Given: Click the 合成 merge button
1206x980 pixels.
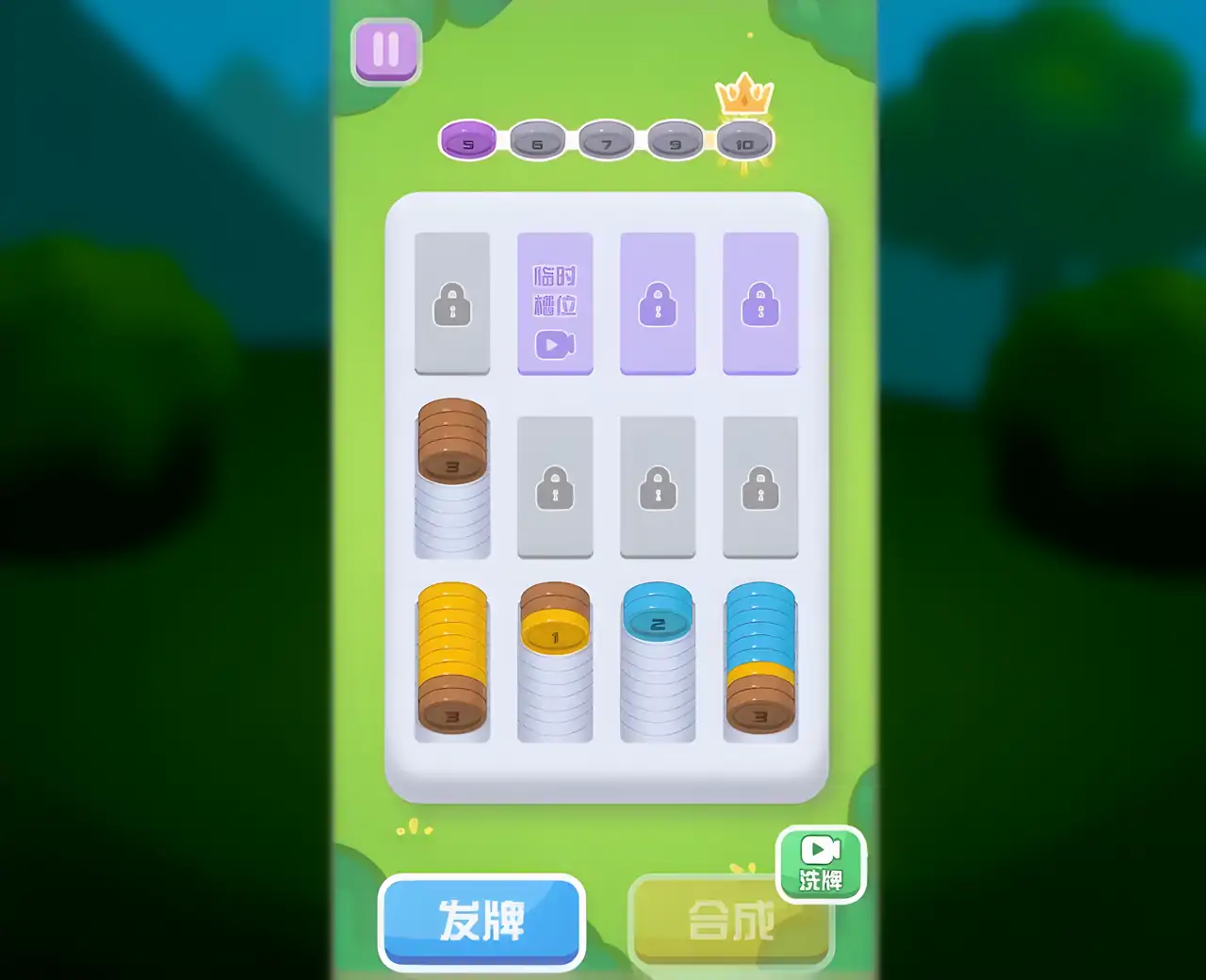Looking at the screenshot, I should [732, 922].
